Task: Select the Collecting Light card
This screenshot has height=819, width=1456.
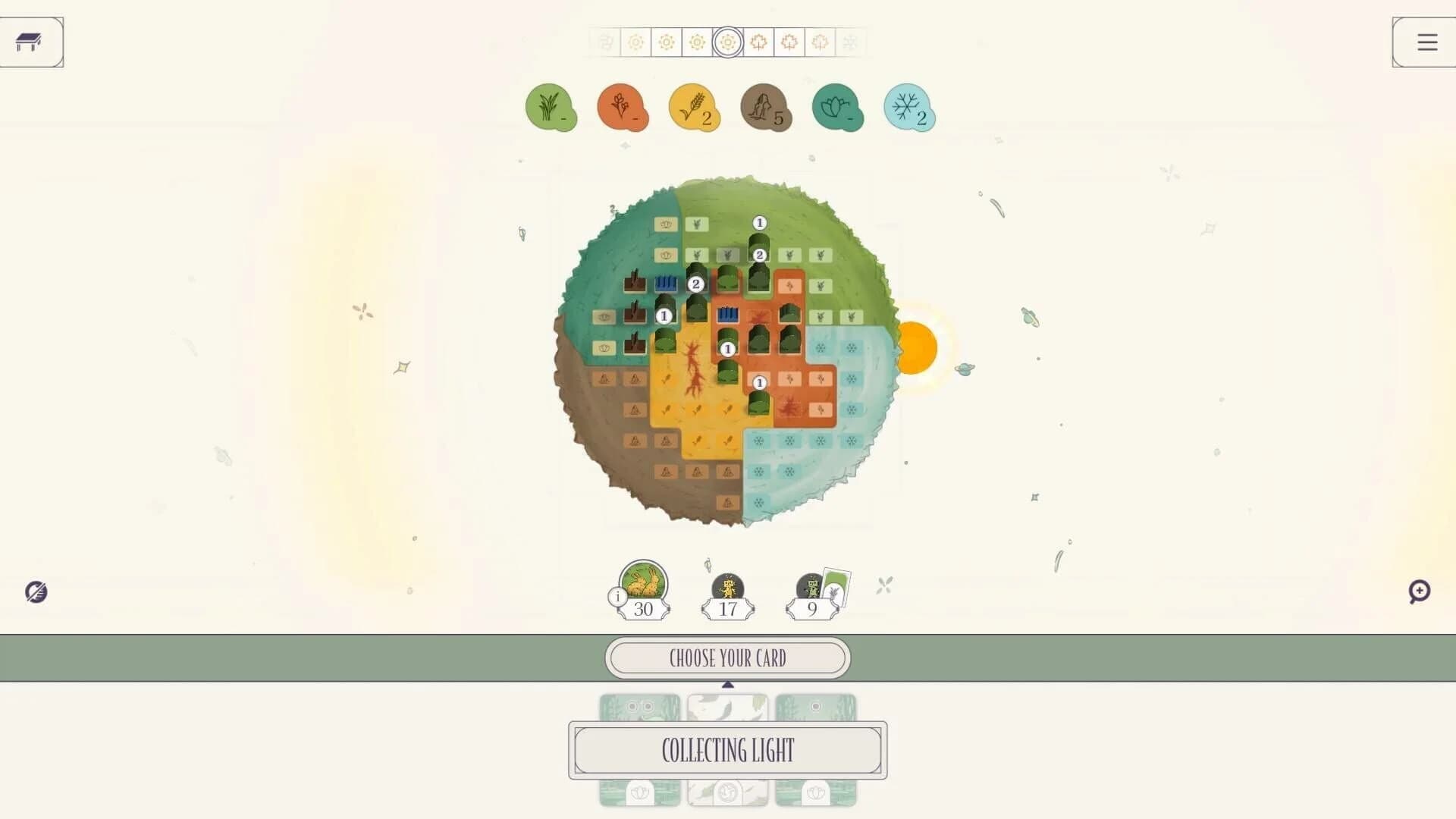Action: [x=728, y=751]
